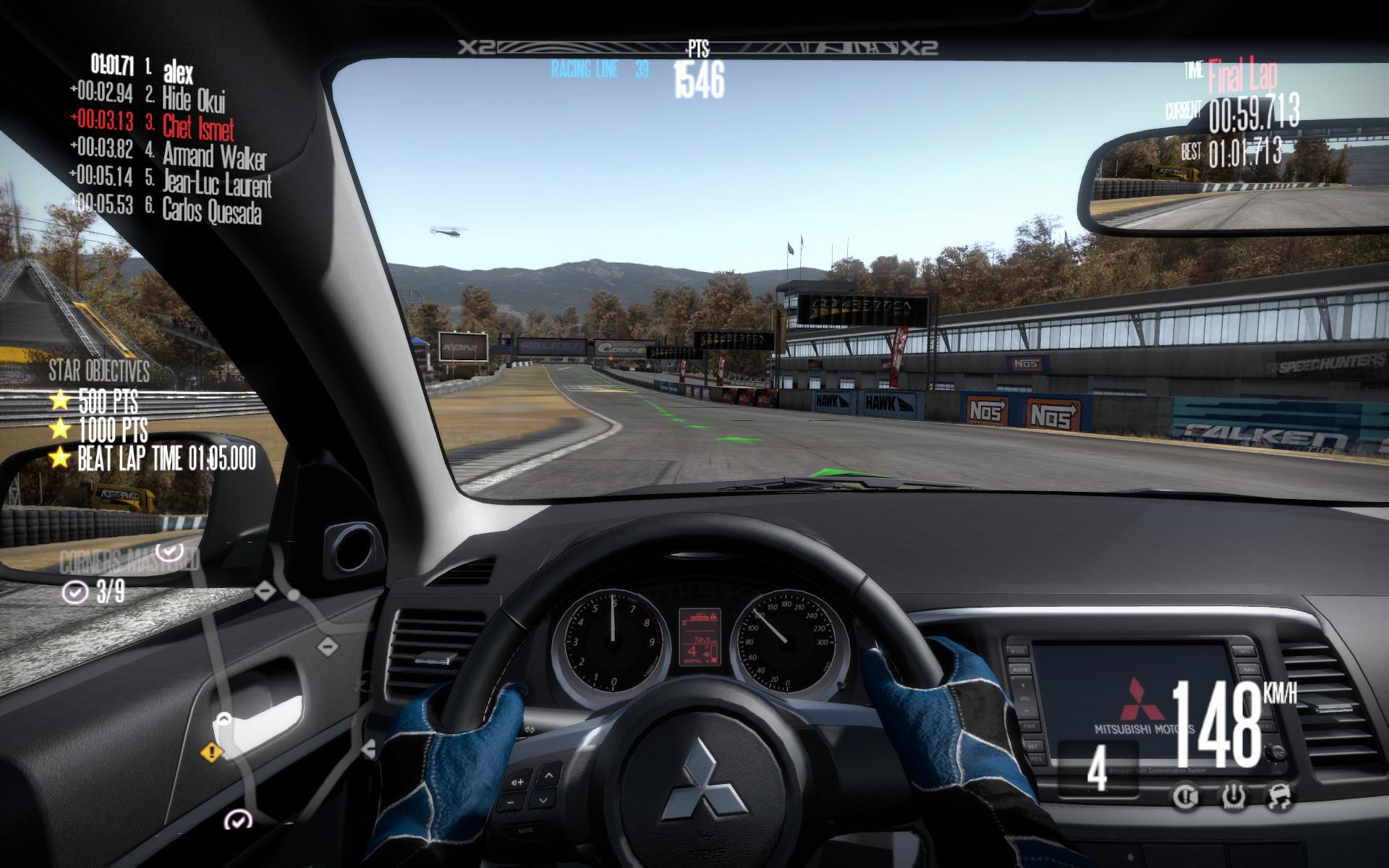Image resolution: width=1389 pixels, height=868 pixels.
Task: Select Jean-Luc Laurent leaderboard entry
Action: click(x=216, y=184)
